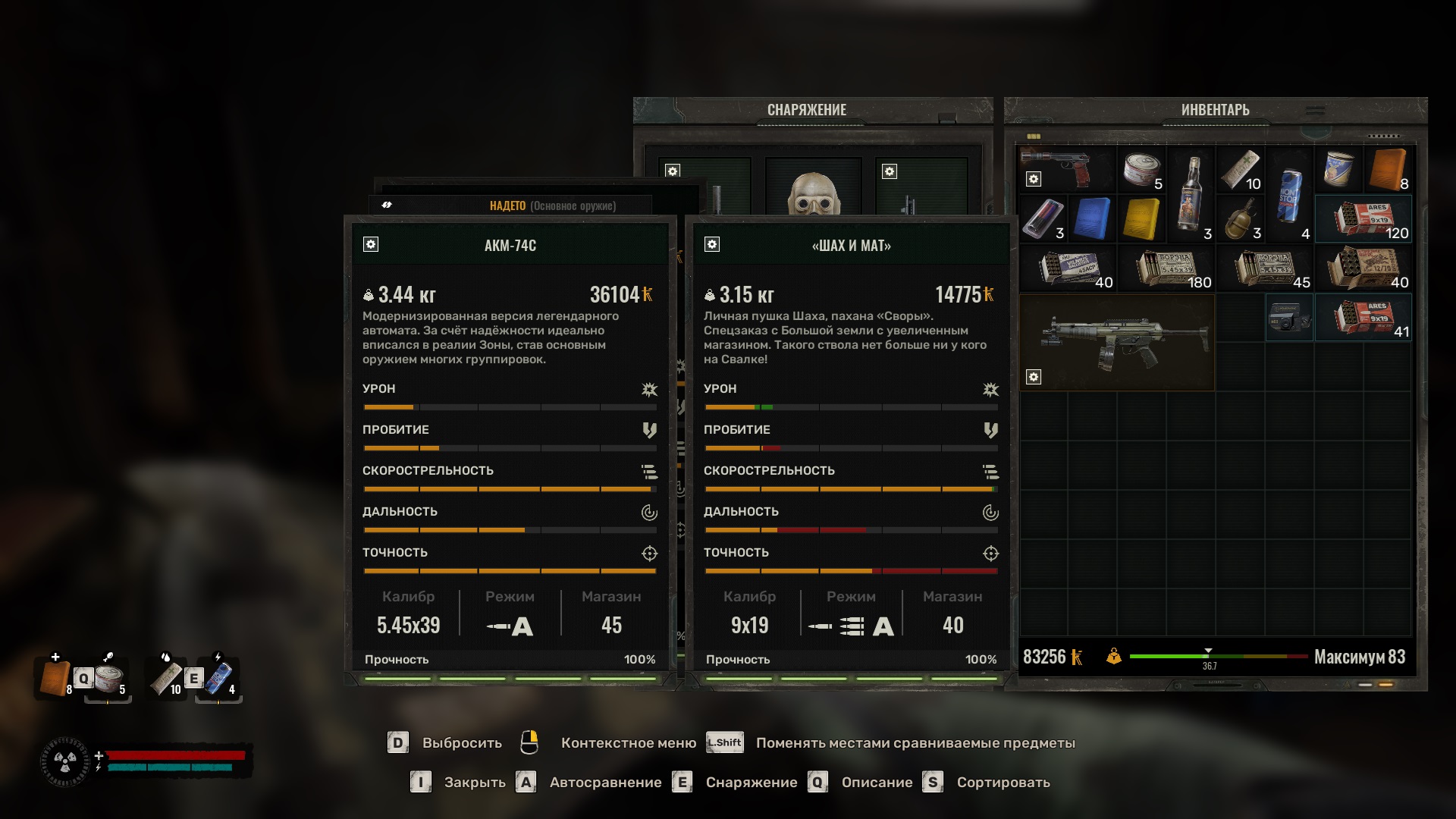Select the 9x19 ammo box with 41 rounds
The height and width of the screenshot is (819, 1456).
(1363, 318)
